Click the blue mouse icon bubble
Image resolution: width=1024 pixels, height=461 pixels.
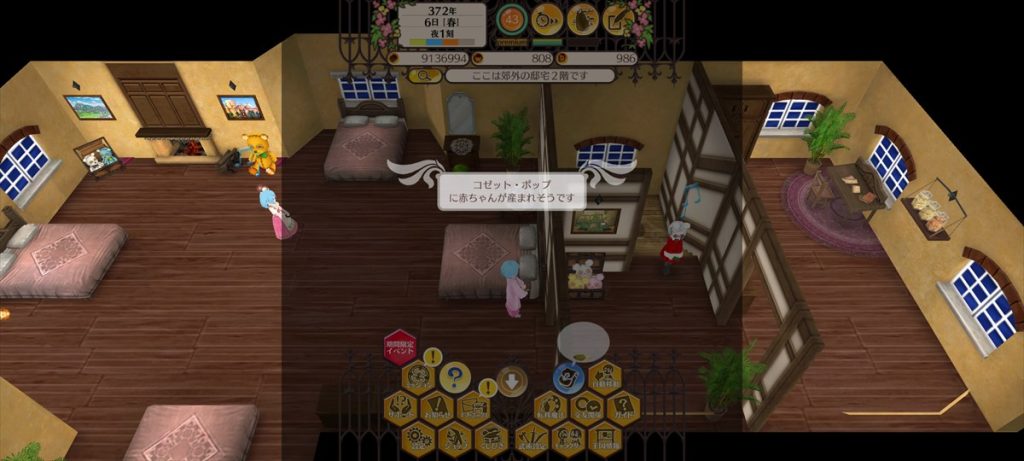click(568, 377)
